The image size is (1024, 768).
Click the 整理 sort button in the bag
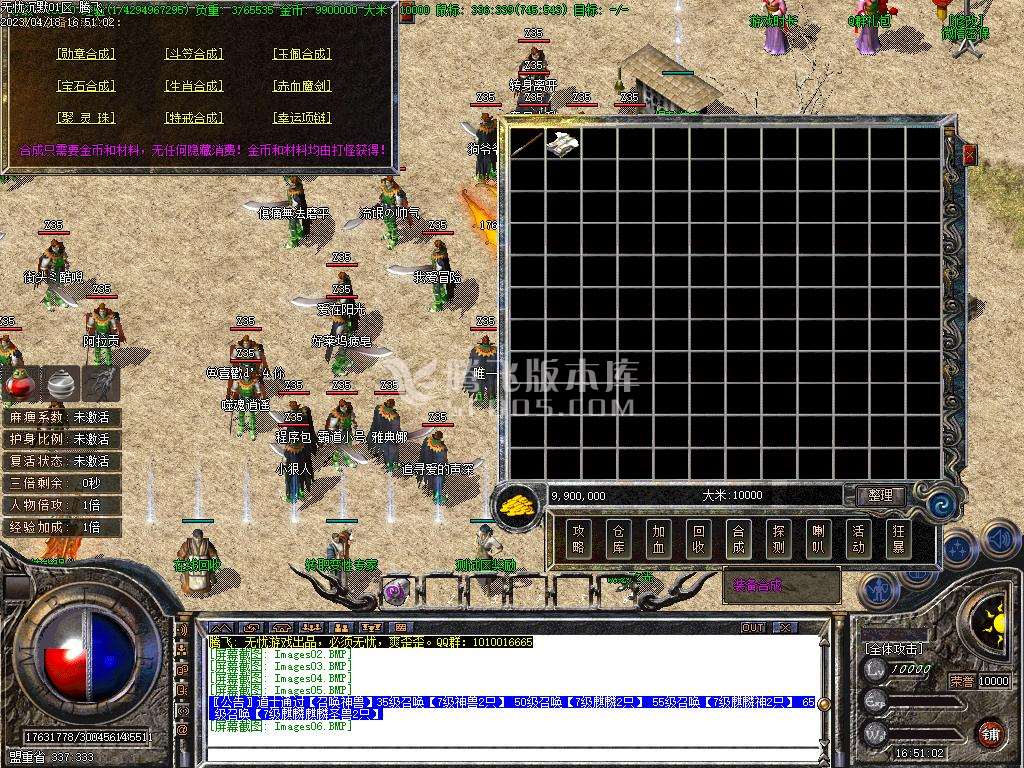(x=880, y=495)
